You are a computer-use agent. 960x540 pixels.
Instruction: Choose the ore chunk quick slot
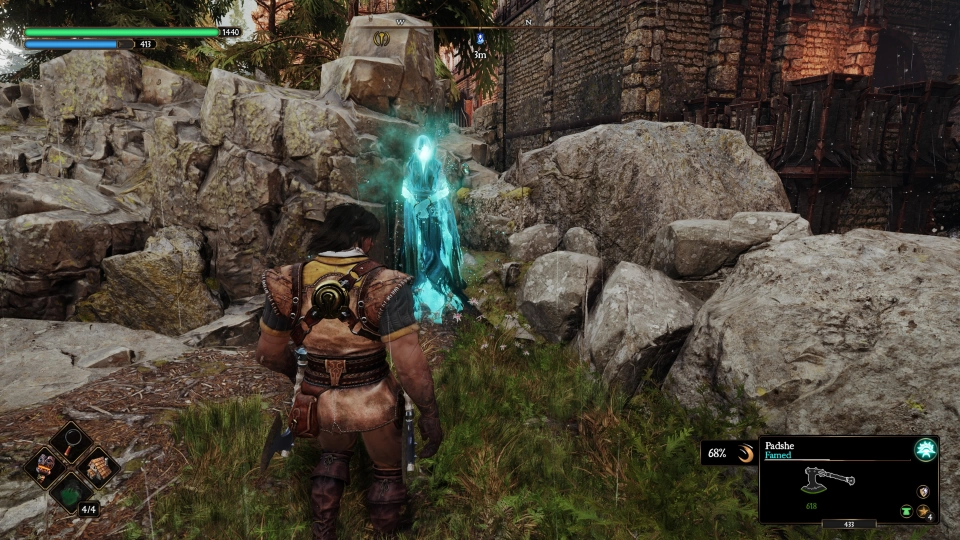coord(45,466)
